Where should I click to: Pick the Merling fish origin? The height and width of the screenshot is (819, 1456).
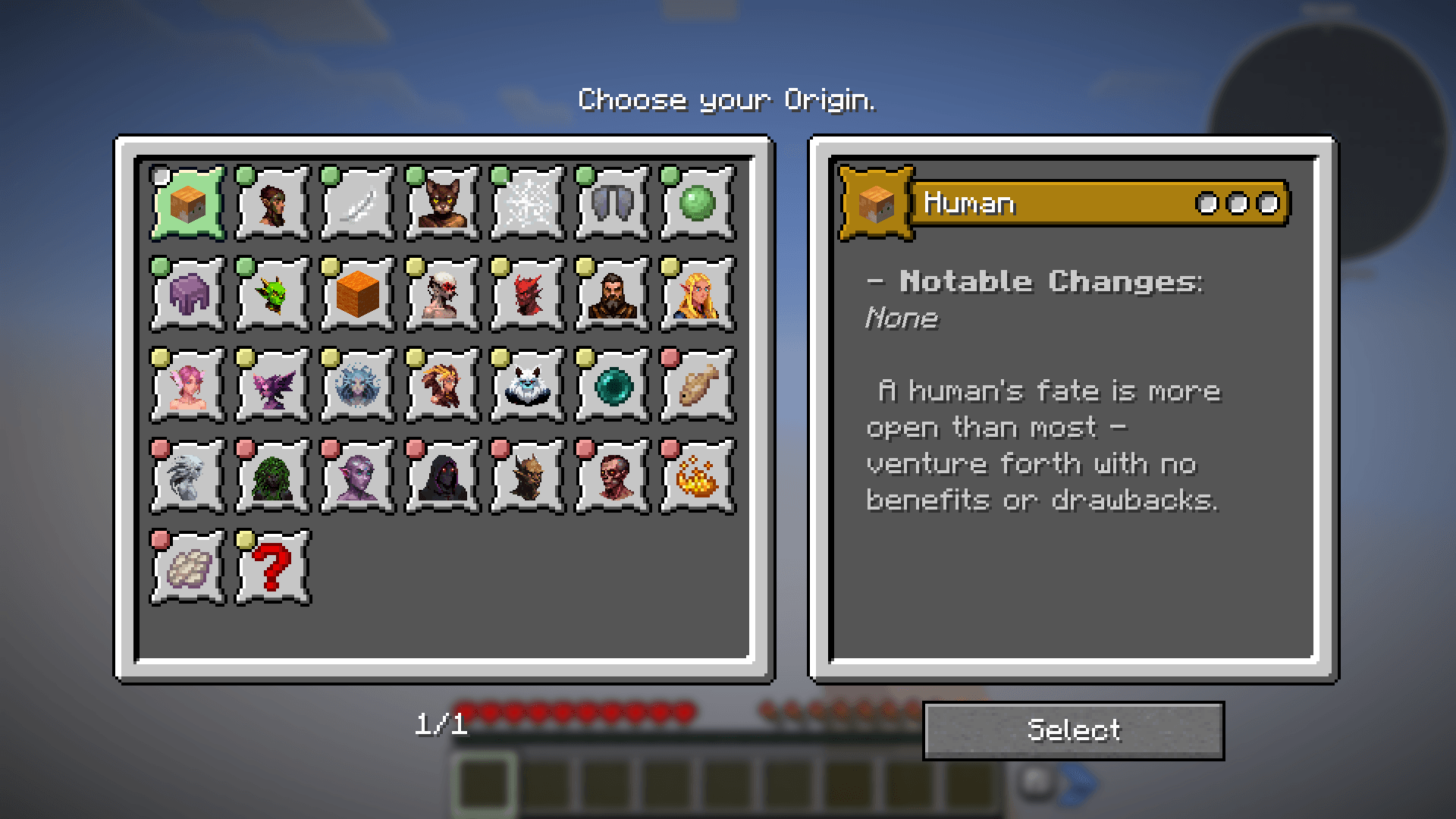click(696, 383)
